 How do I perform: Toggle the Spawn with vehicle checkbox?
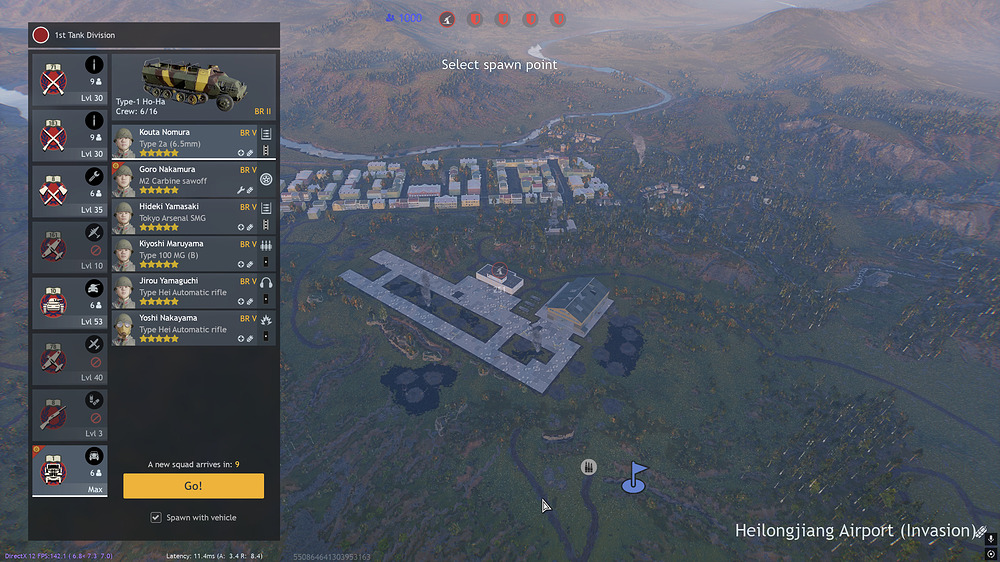click(x=155, y=517)
